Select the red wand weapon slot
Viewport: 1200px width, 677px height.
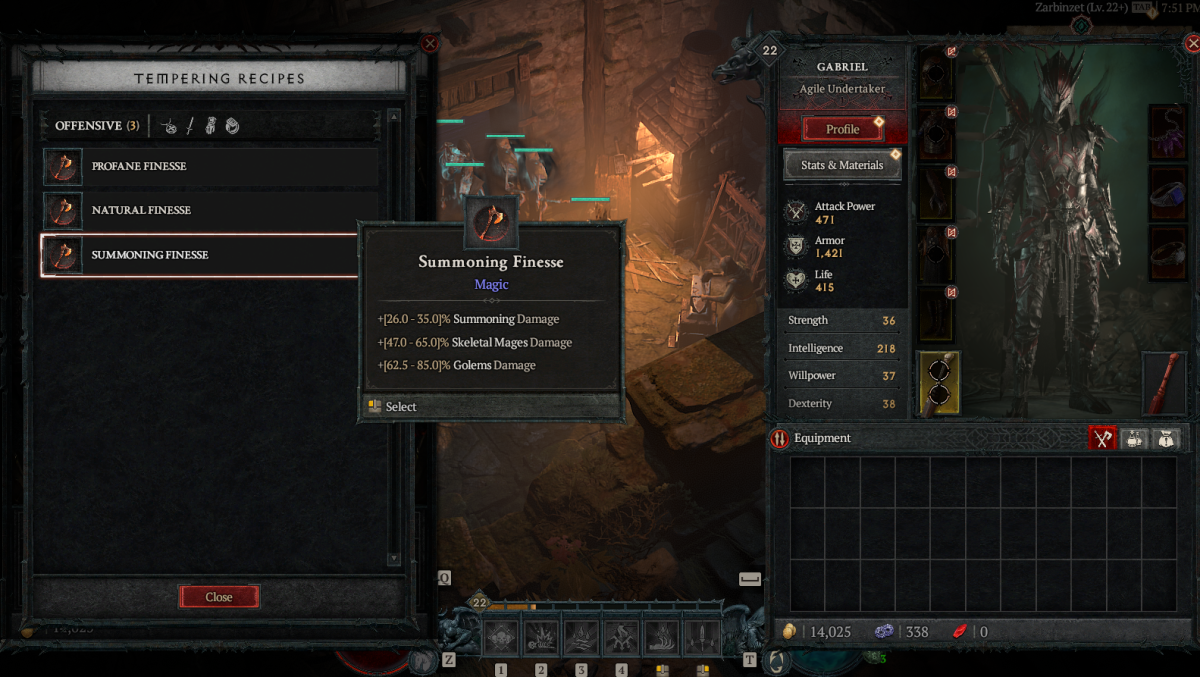[x=1167, y=382]
